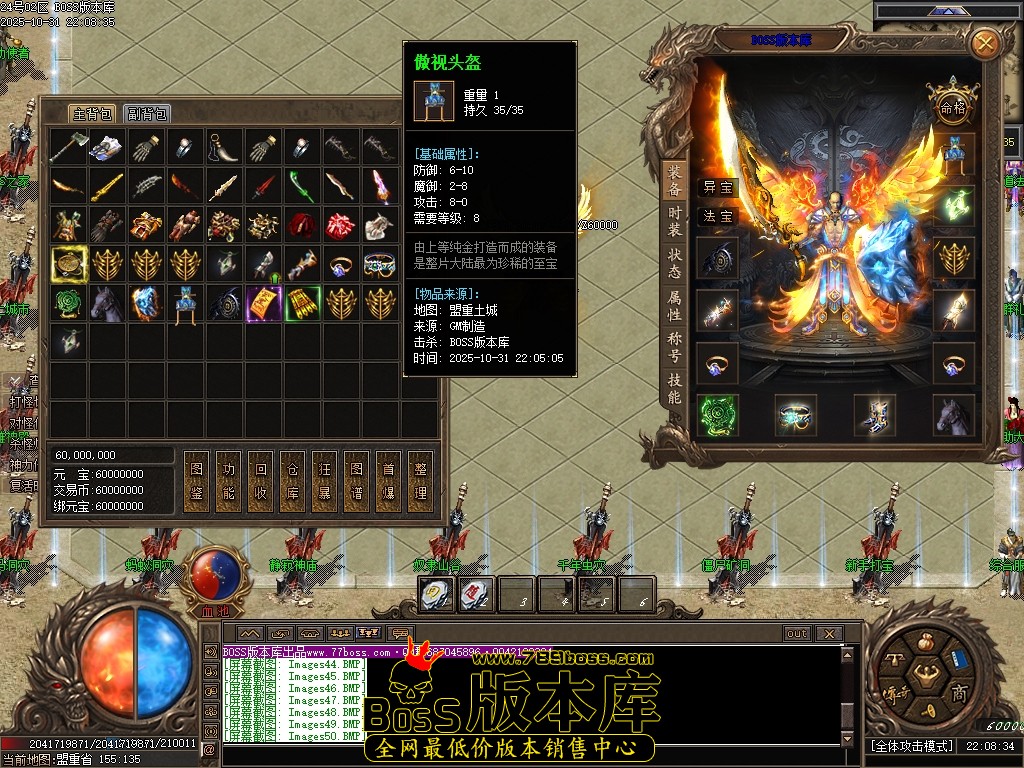Pick the horse head item in bag

[x=108, y=304]
